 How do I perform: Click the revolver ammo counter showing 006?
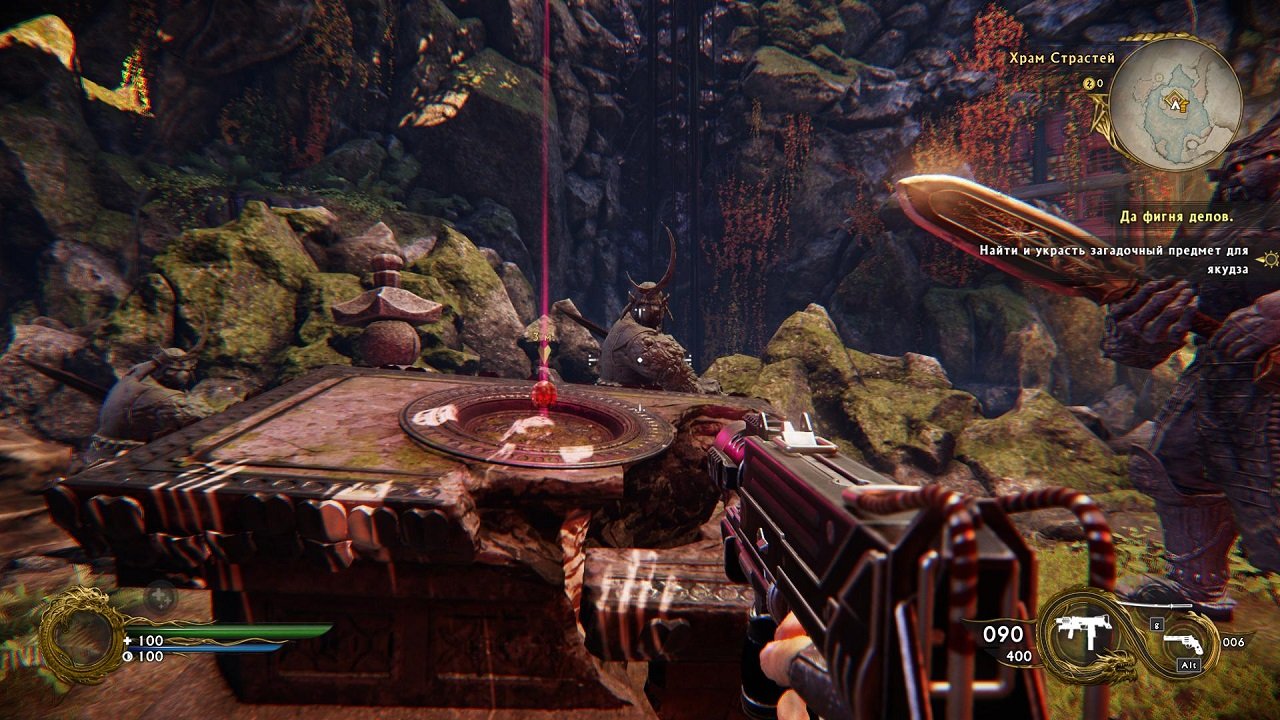coord(1233,642)
